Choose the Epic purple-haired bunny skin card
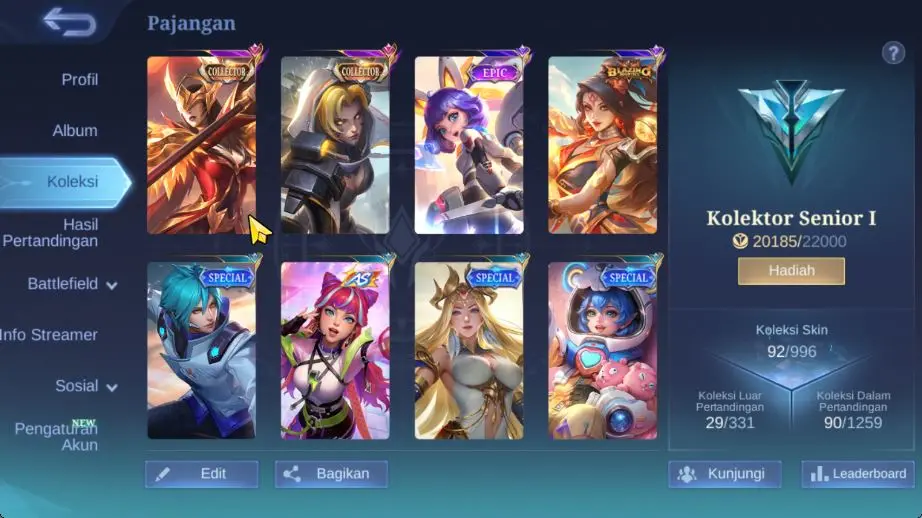 pyautogui.click(x=469, y=146)
